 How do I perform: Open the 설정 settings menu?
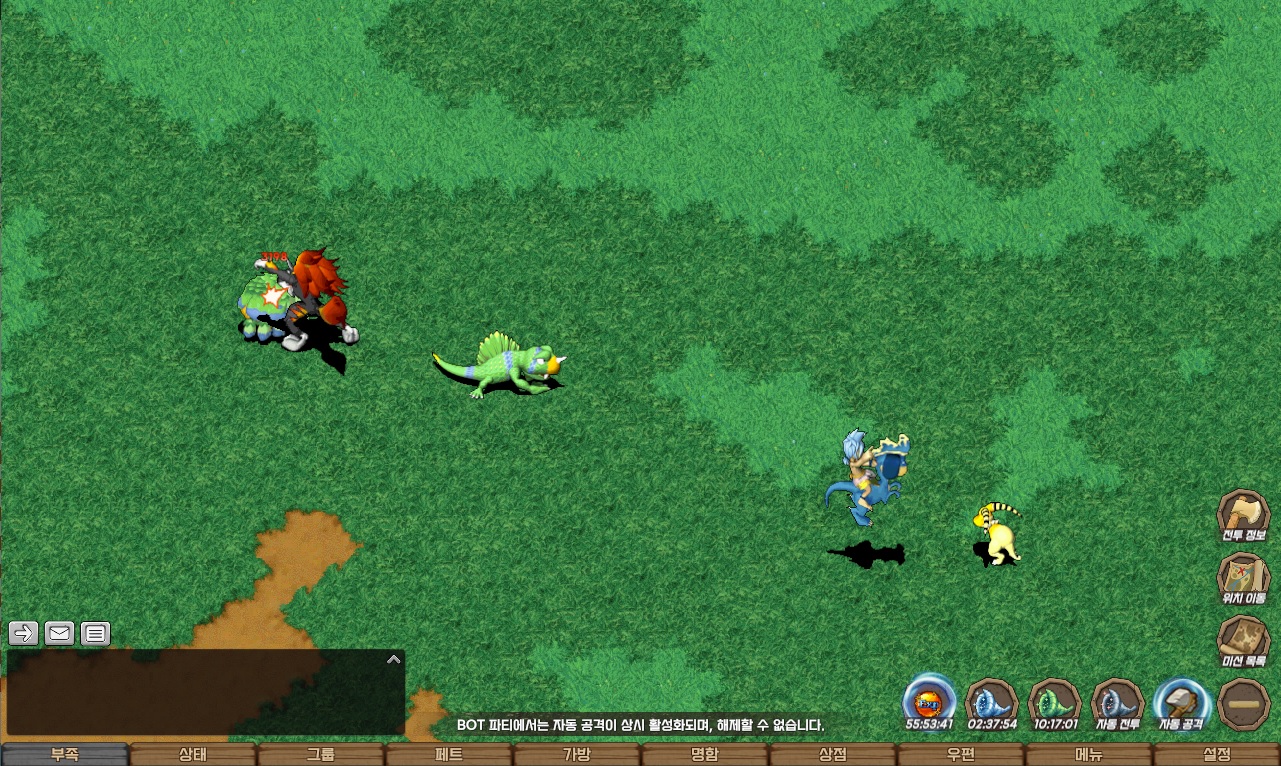coord(1216,755)
